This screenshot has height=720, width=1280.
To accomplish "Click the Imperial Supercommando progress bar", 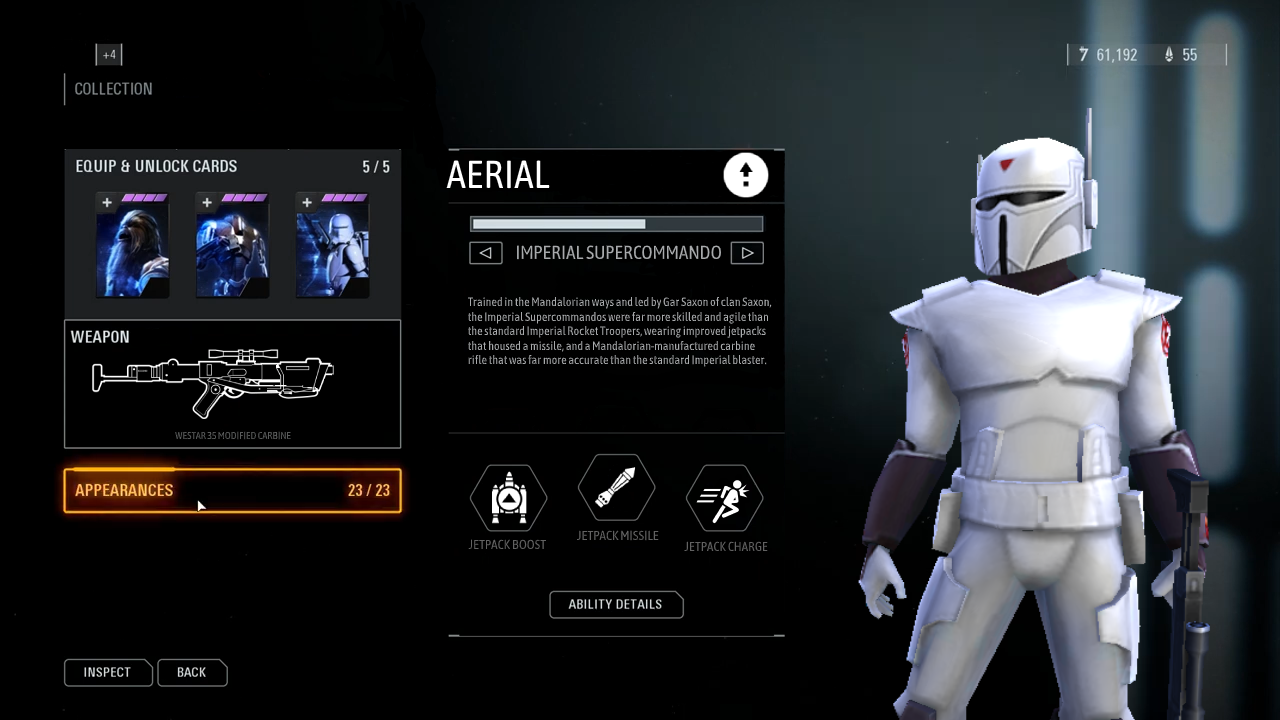I will coord(616,223).
